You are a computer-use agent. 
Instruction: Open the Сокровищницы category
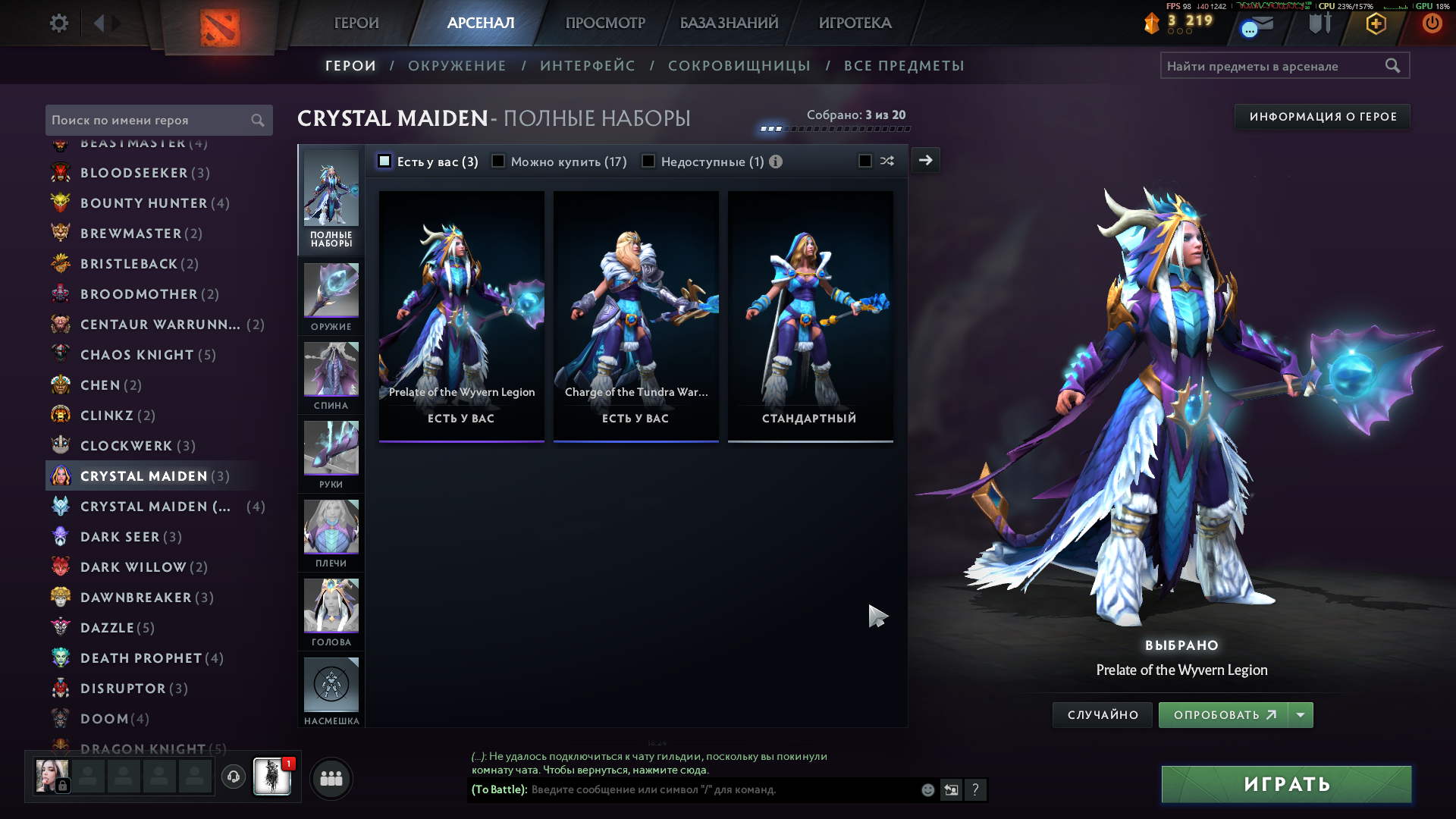(739, 66)
